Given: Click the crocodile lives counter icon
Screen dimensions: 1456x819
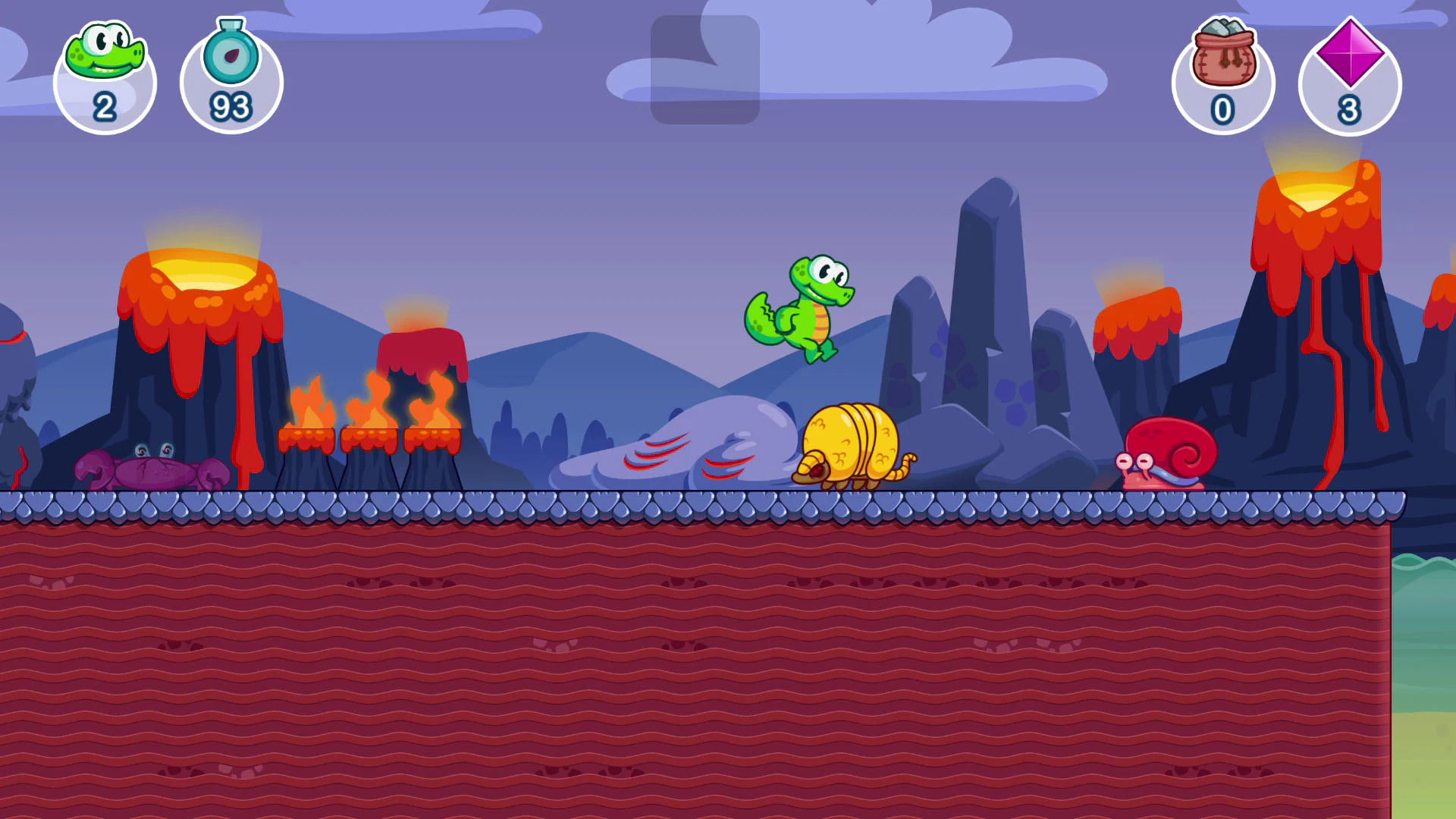Looking at the screenshot, I should point(104,49).
